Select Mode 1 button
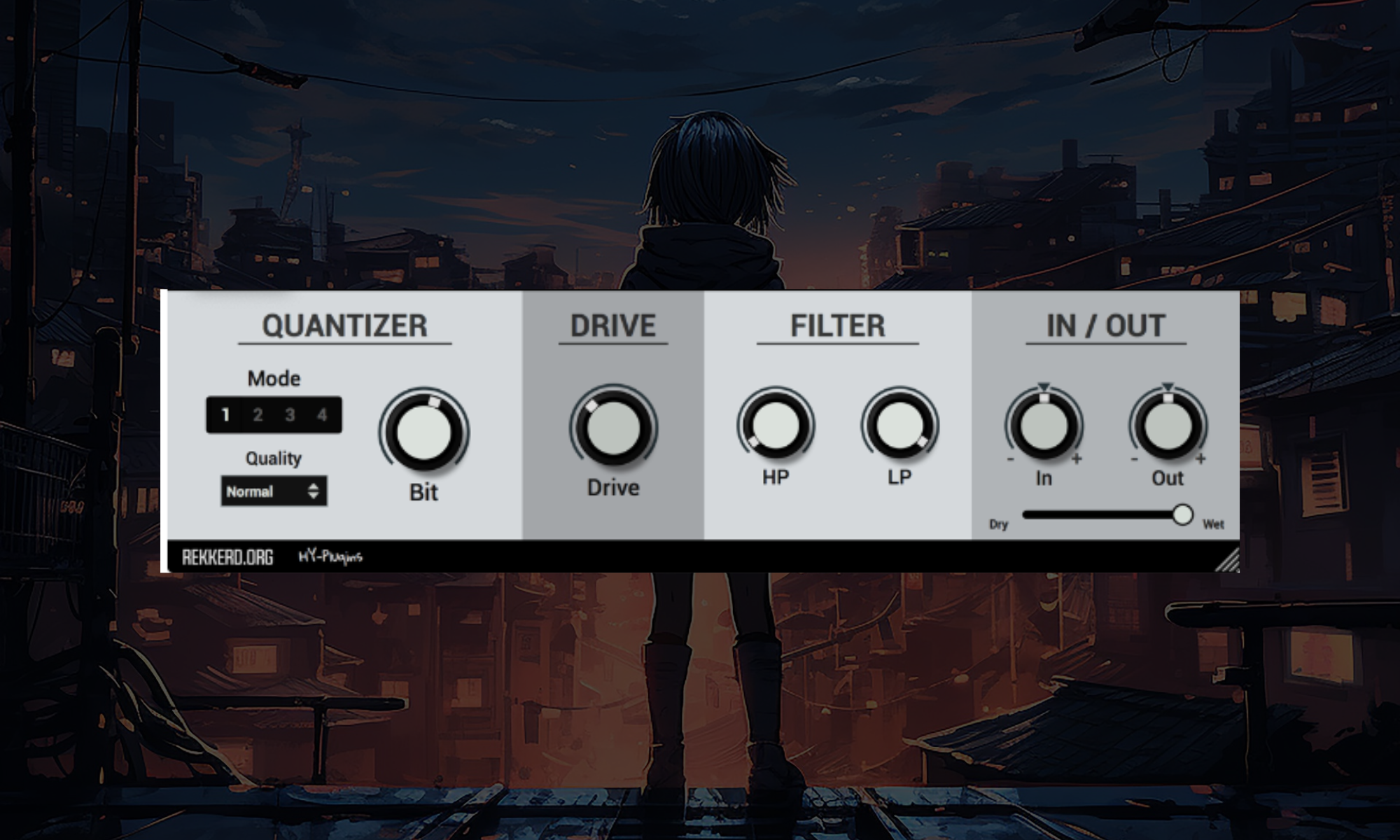1400x840 pixels. (225, 414)
